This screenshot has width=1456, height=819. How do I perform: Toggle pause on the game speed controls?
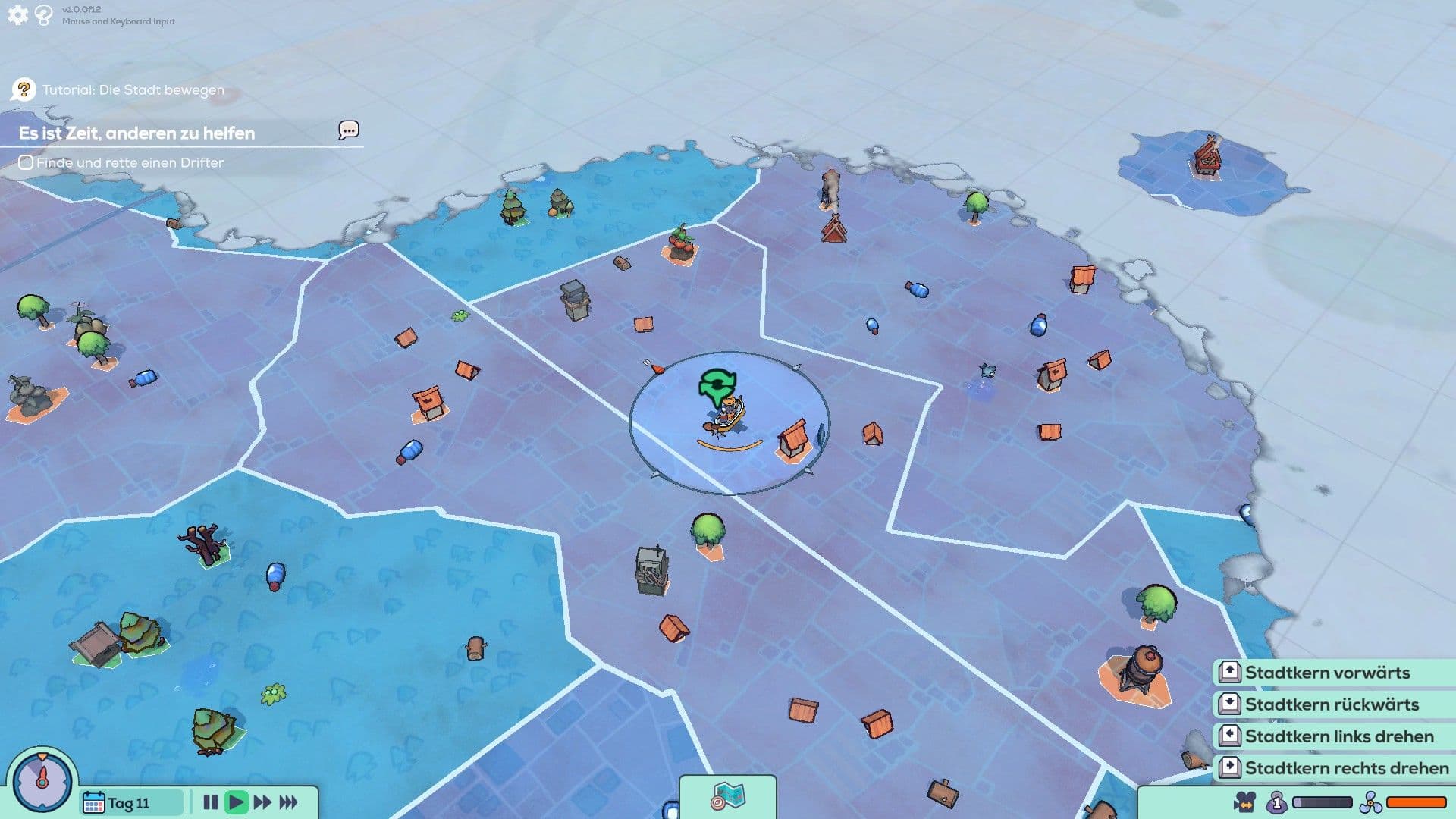tap(212, 802)
